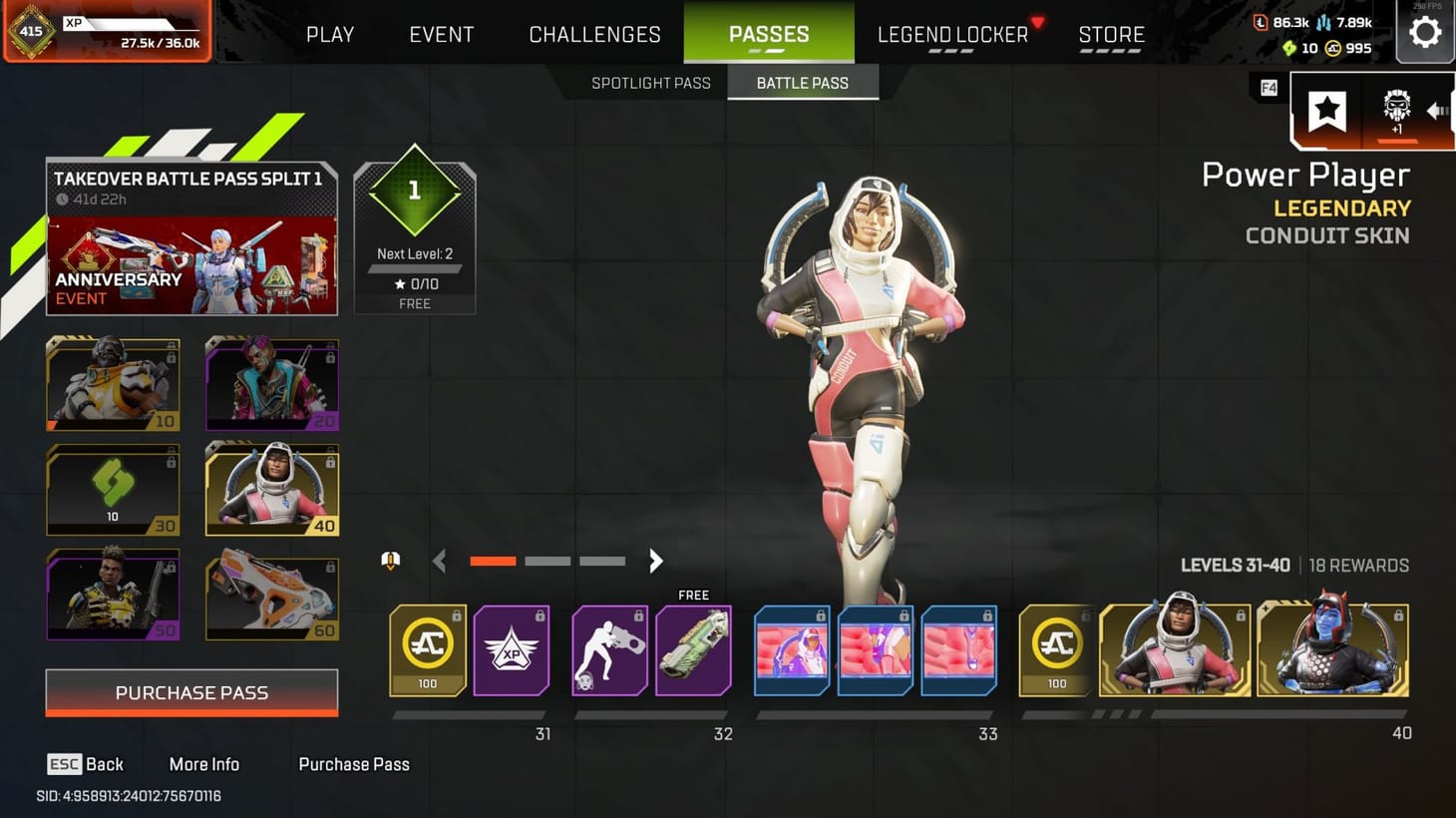
Task: Click the Anniversary Event banner
Action: (191, 264)
